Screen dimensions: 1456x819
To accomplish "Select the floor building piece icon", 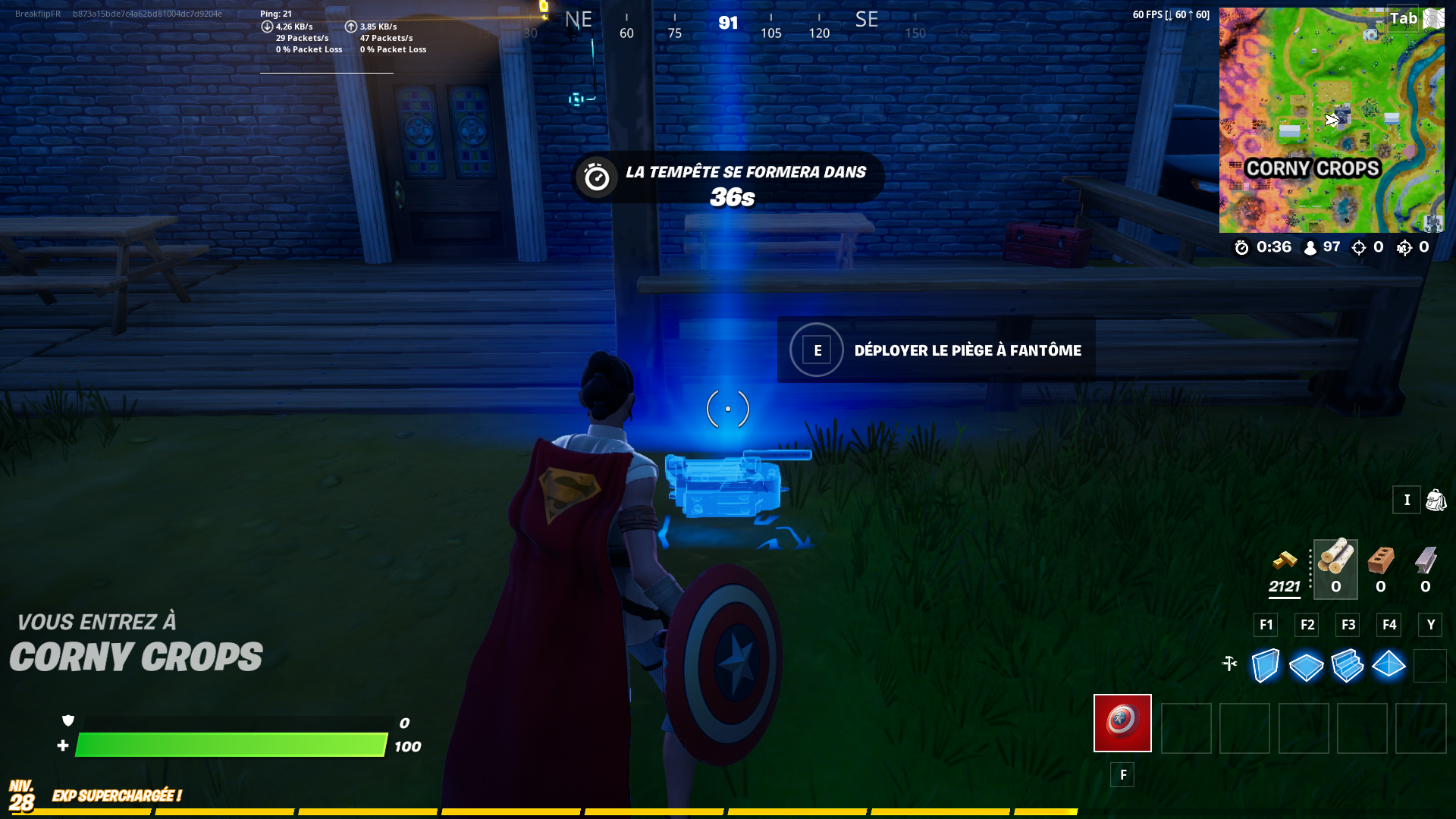I will point(1306,666).
